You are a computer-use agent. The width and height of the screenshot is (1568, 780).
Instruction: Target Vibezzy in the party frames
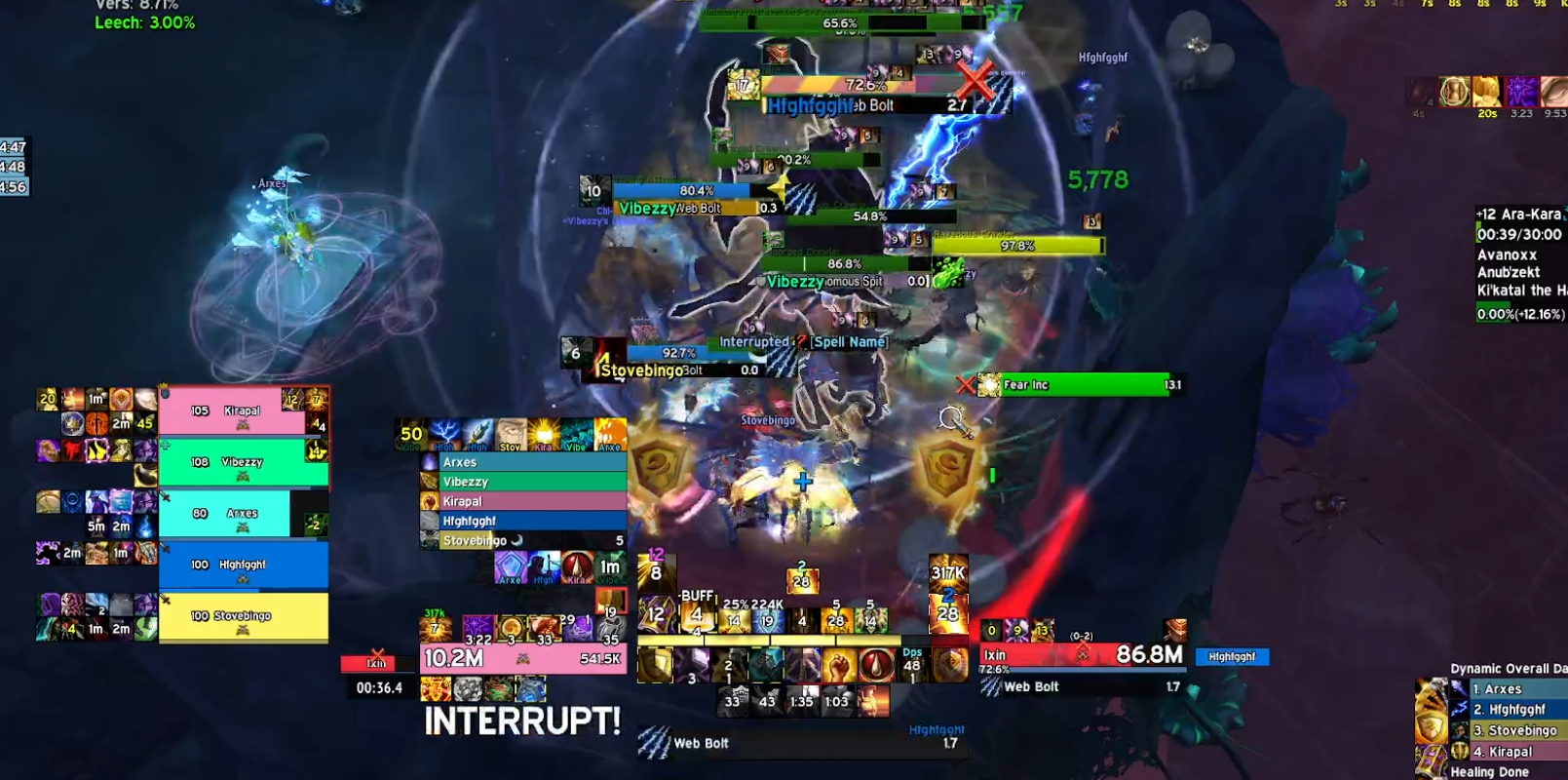(x=242, y=462)
